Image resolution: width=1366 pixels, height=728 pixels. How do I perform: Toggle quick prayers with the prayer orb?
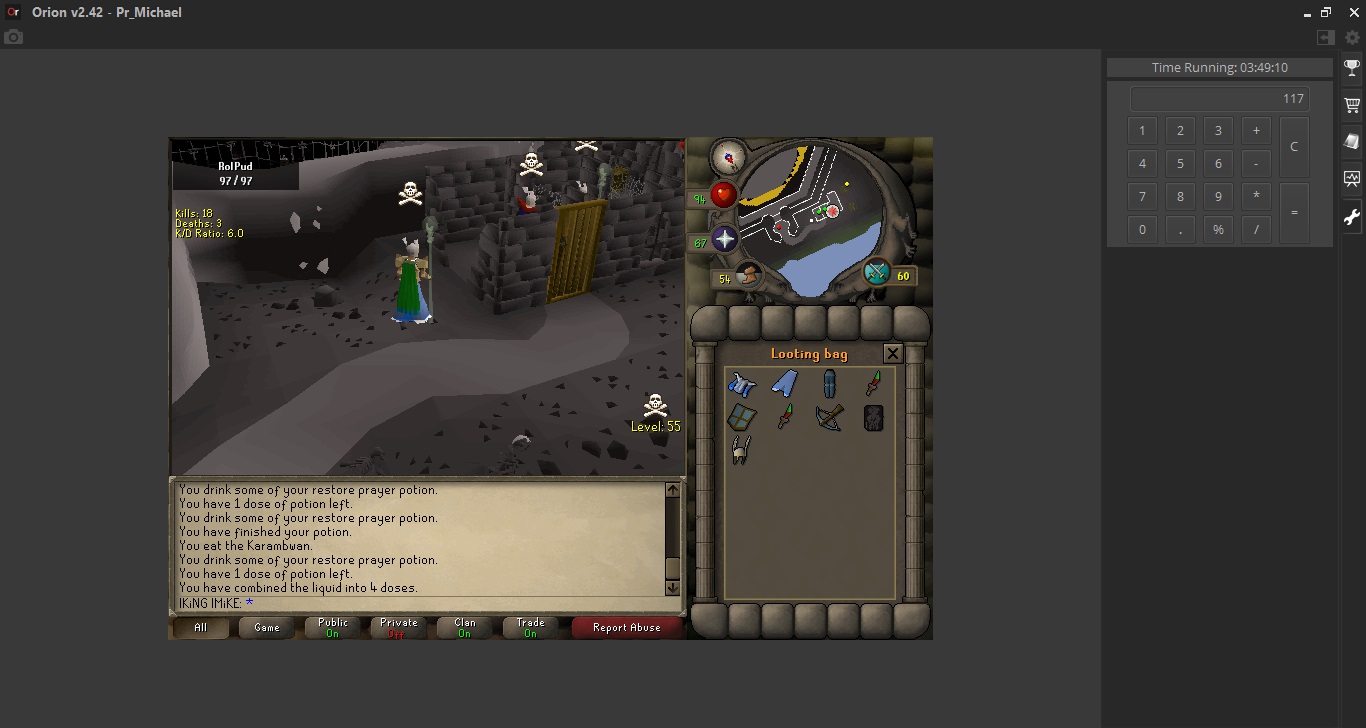click(724, 239)
